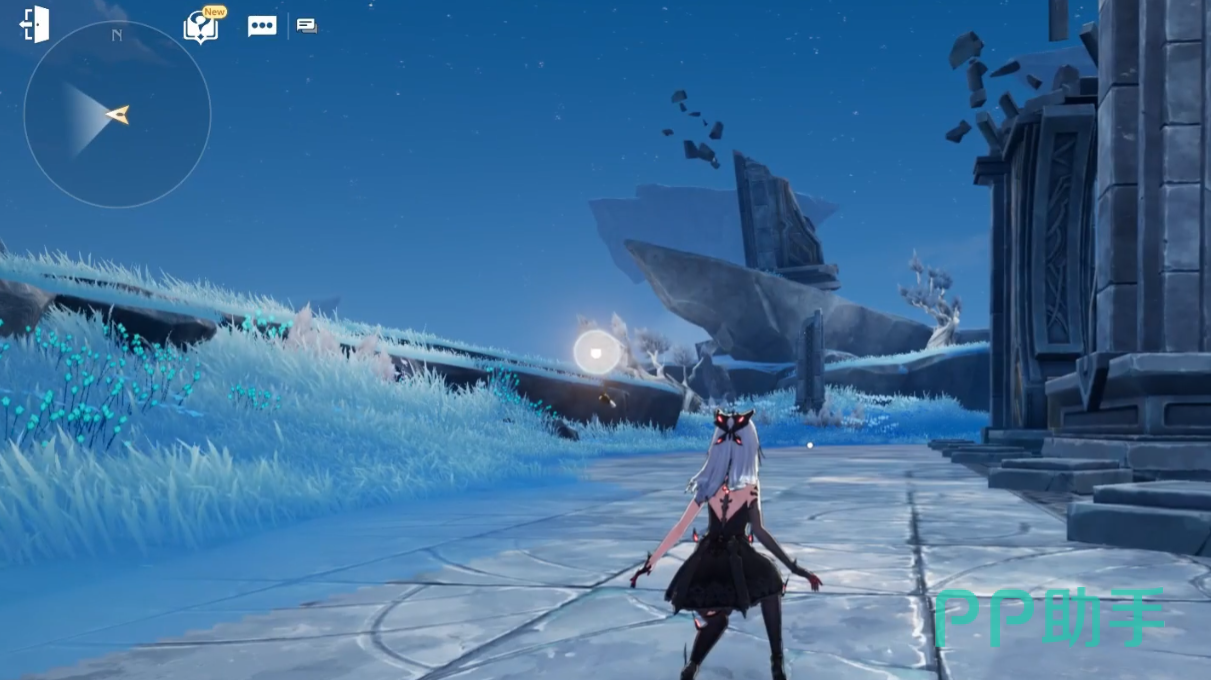1211x680 pixels.
Task: Open the tutorial guide book marked New
Action: [x=201, y=27]
